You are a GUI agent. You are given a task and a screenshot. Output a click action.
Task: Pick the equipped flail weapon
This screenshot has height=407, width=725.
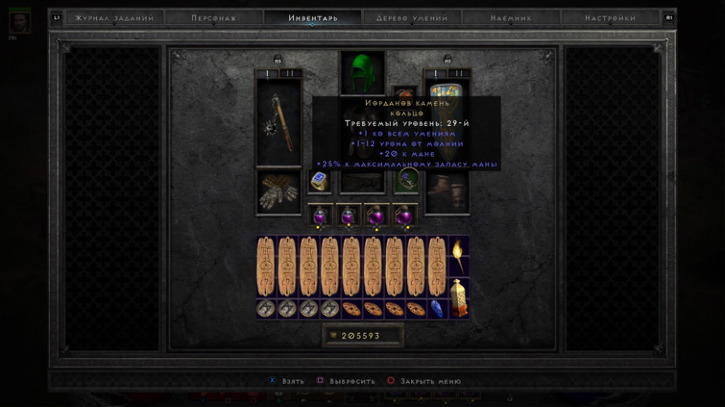[279, 122]
